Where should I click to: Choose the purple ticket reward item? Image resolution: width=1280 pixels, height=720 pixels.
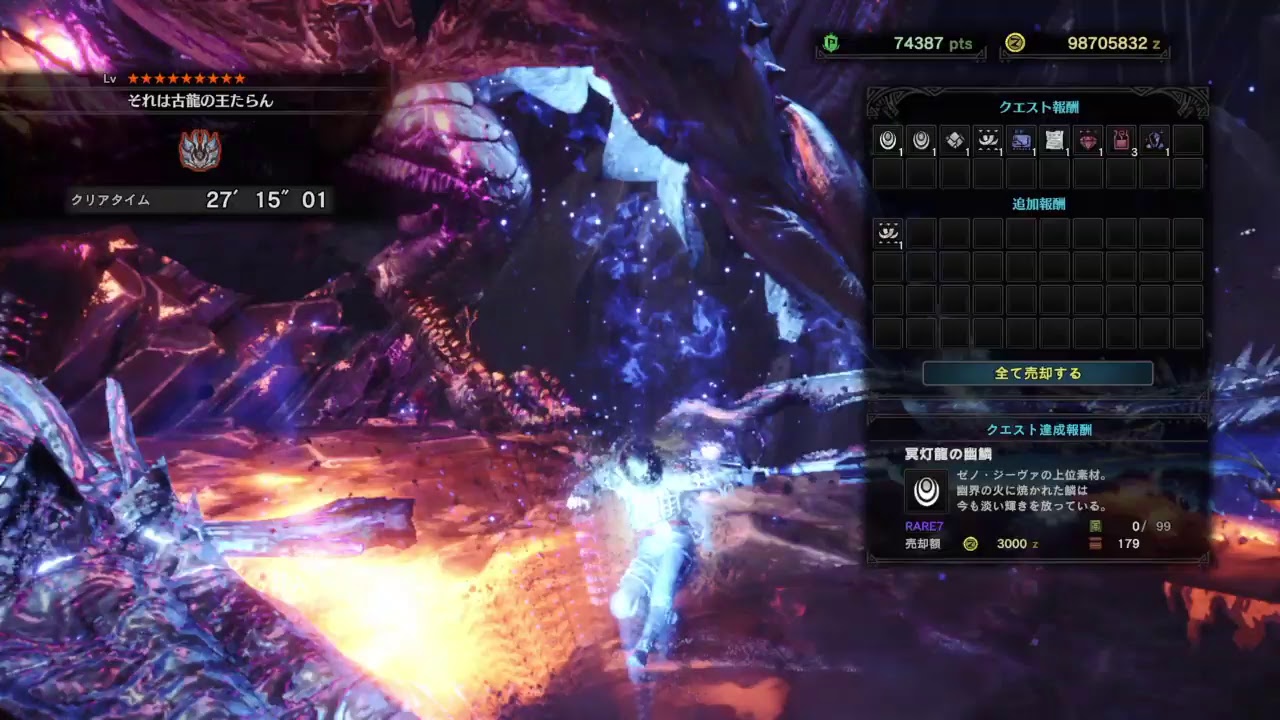point(1021,140)
